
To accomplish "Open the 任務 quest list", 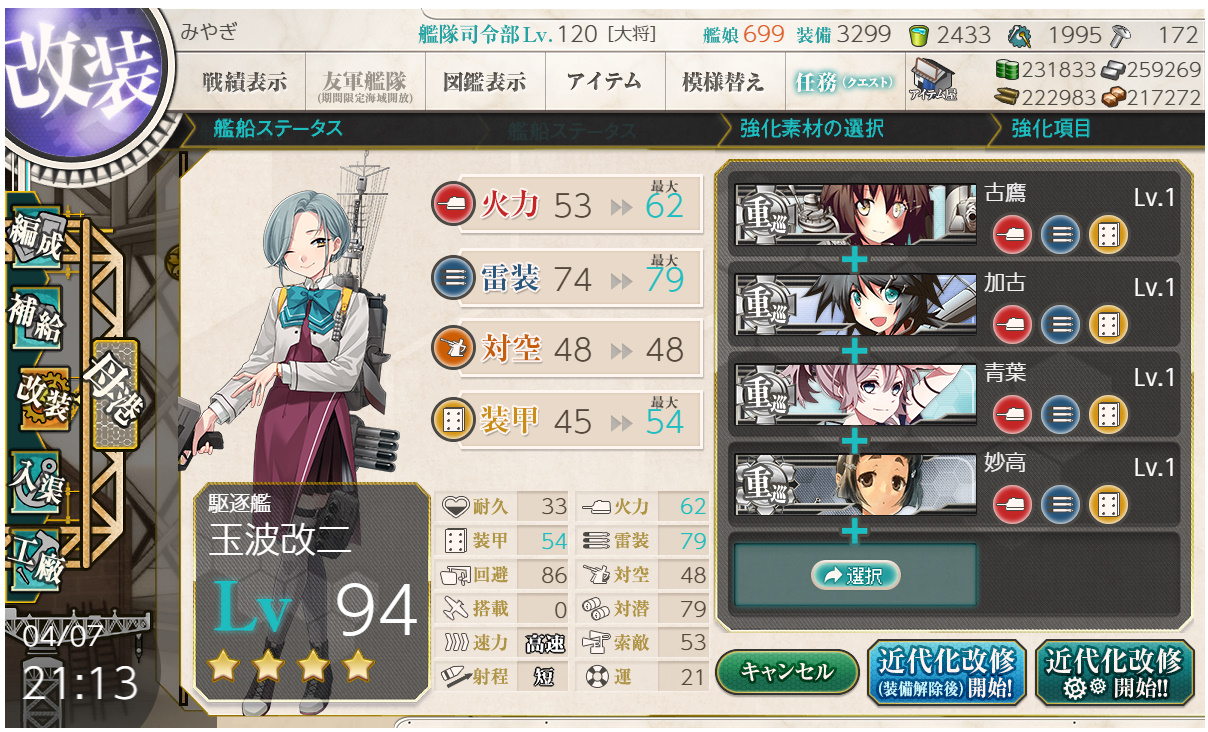I will coord(842,82).
